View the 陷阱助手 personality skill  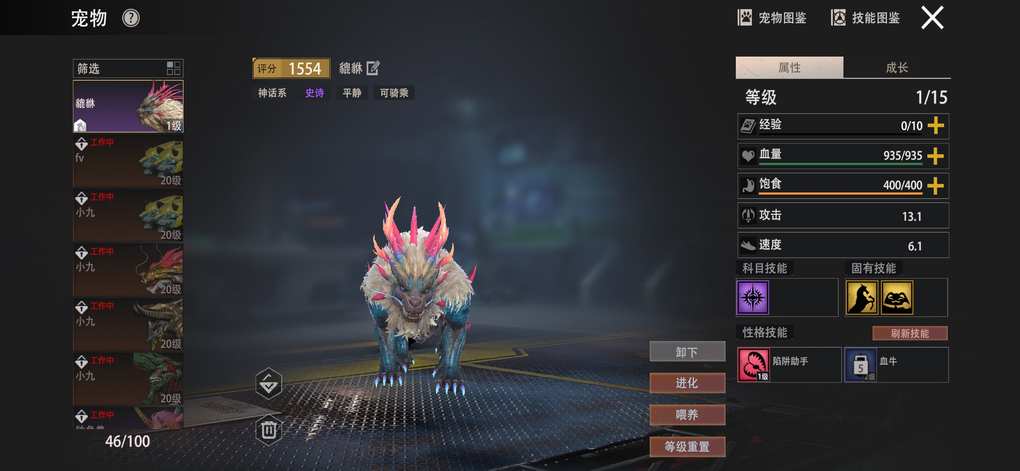pyautogui.click(x=788, y=364)
